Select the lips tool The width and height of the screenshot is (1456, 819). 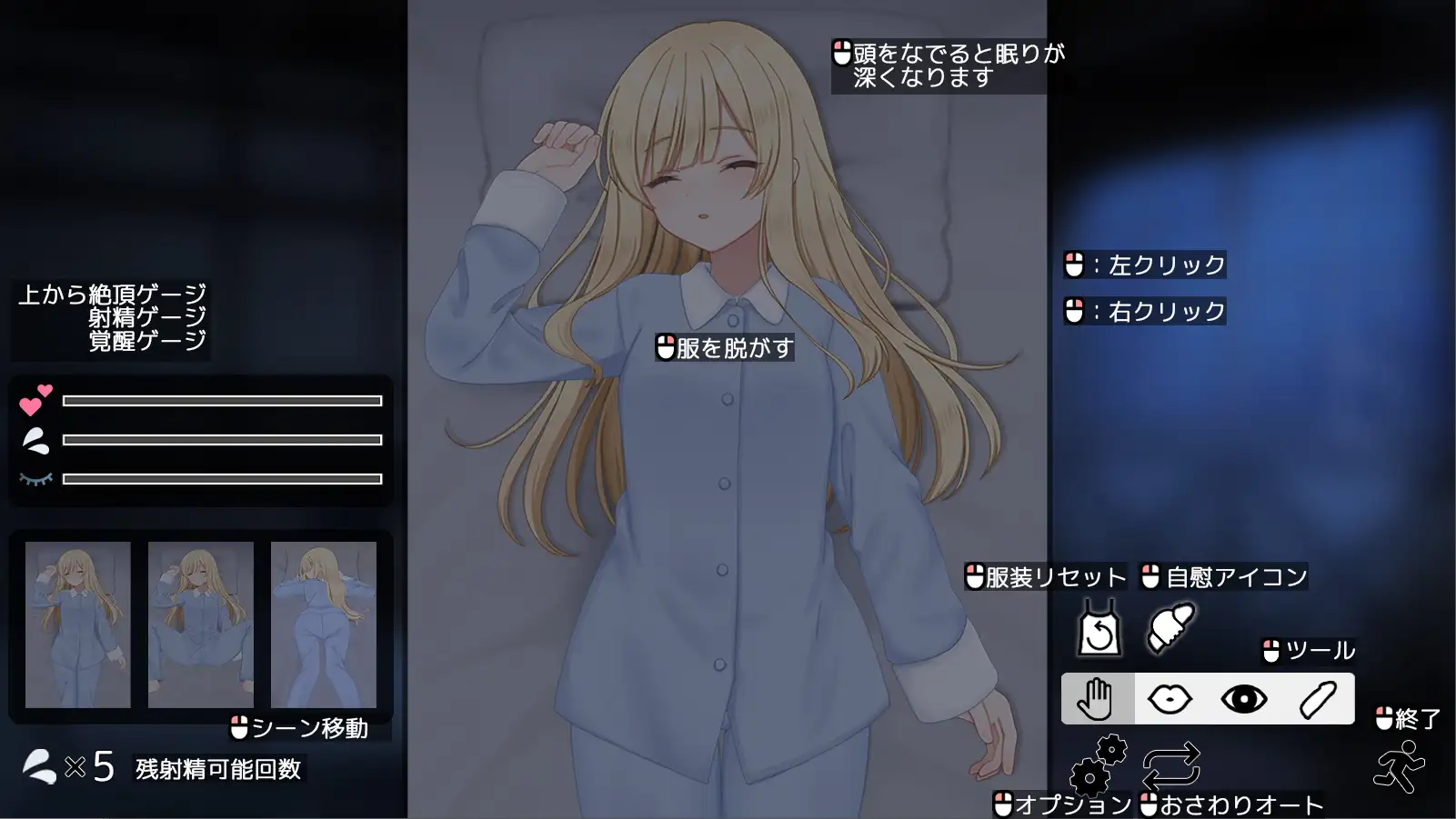1171,697
